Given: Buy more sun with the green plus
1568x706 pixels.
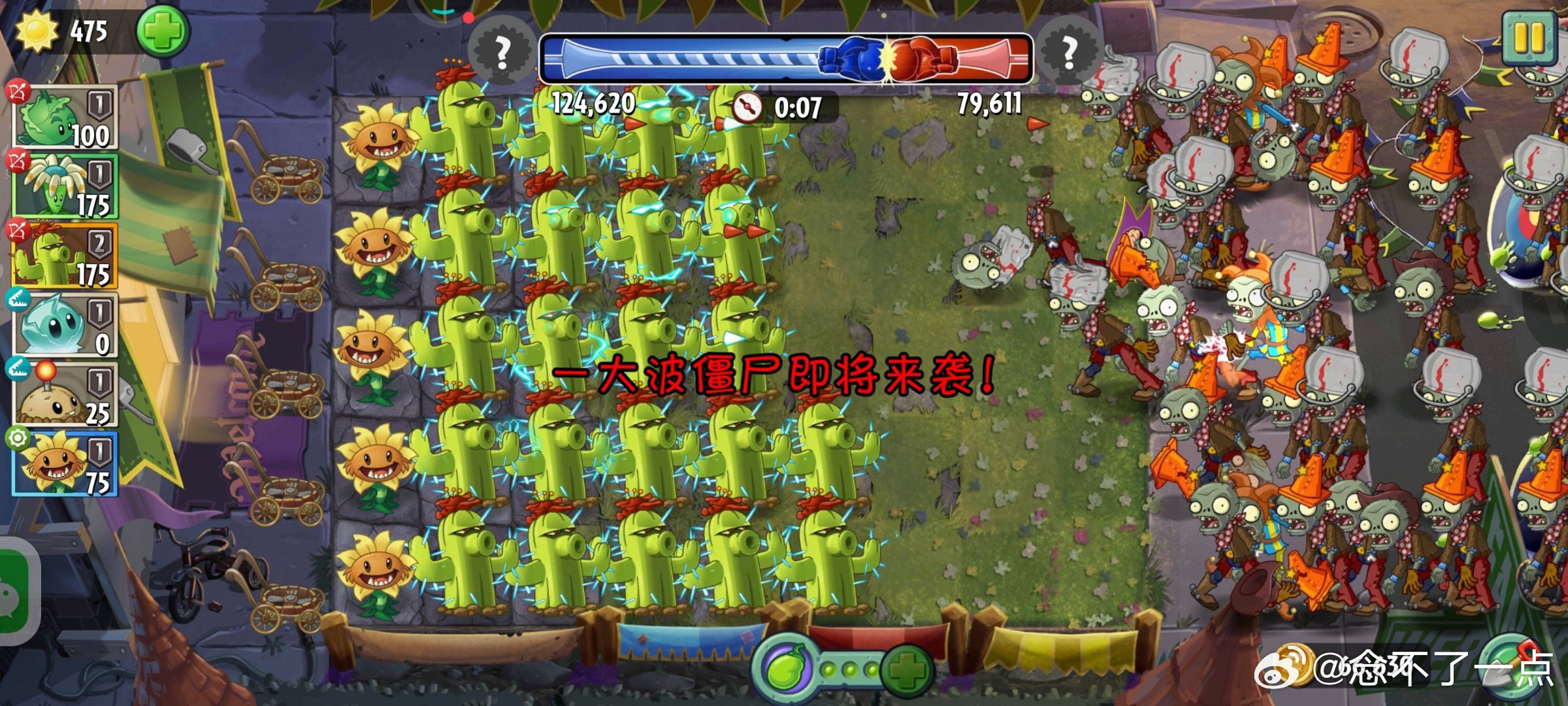Looking at the screenshot, I should 162,31.
